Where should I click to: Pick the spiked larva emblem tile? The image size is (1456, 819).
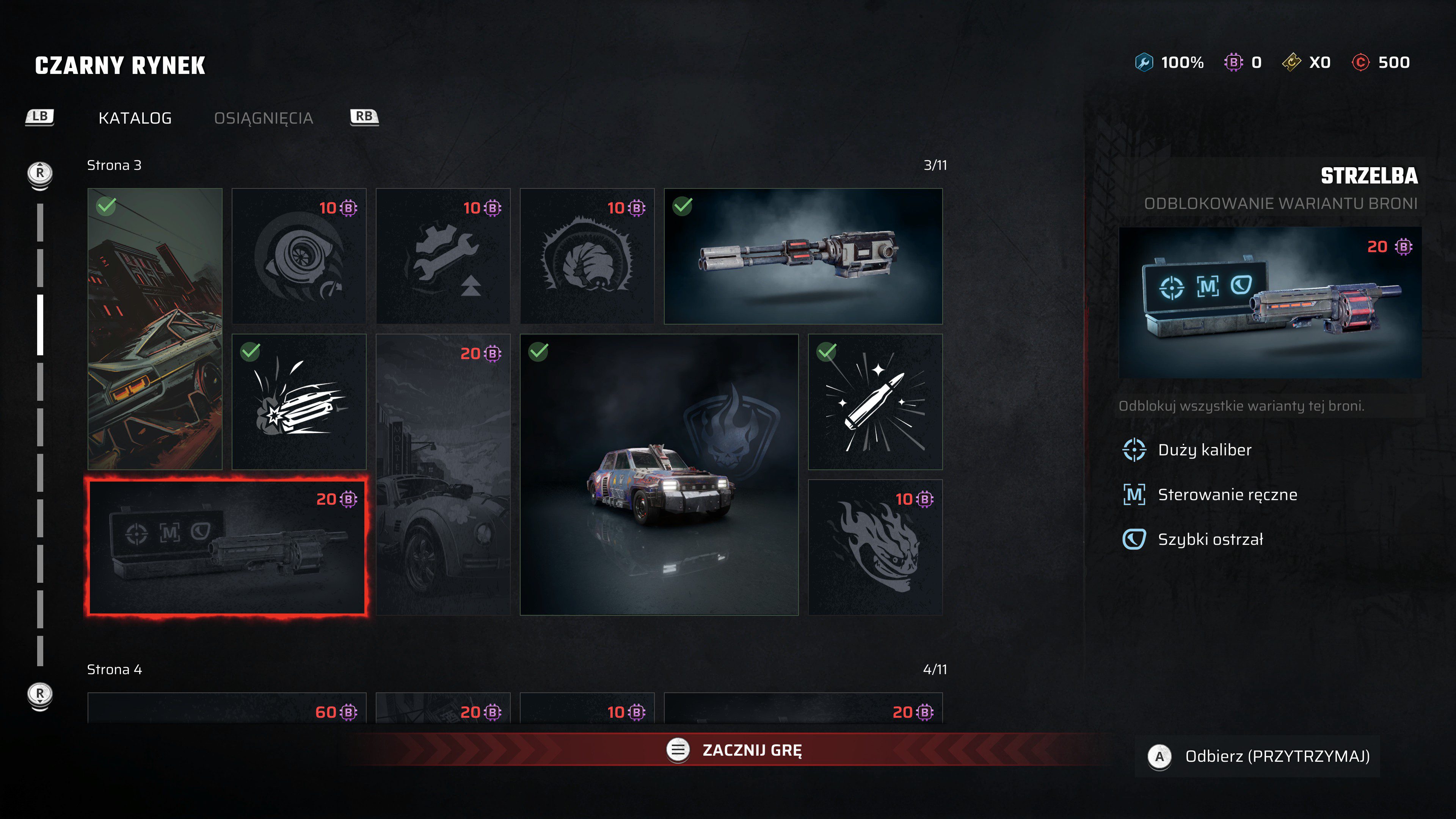(x=587, y=256)
